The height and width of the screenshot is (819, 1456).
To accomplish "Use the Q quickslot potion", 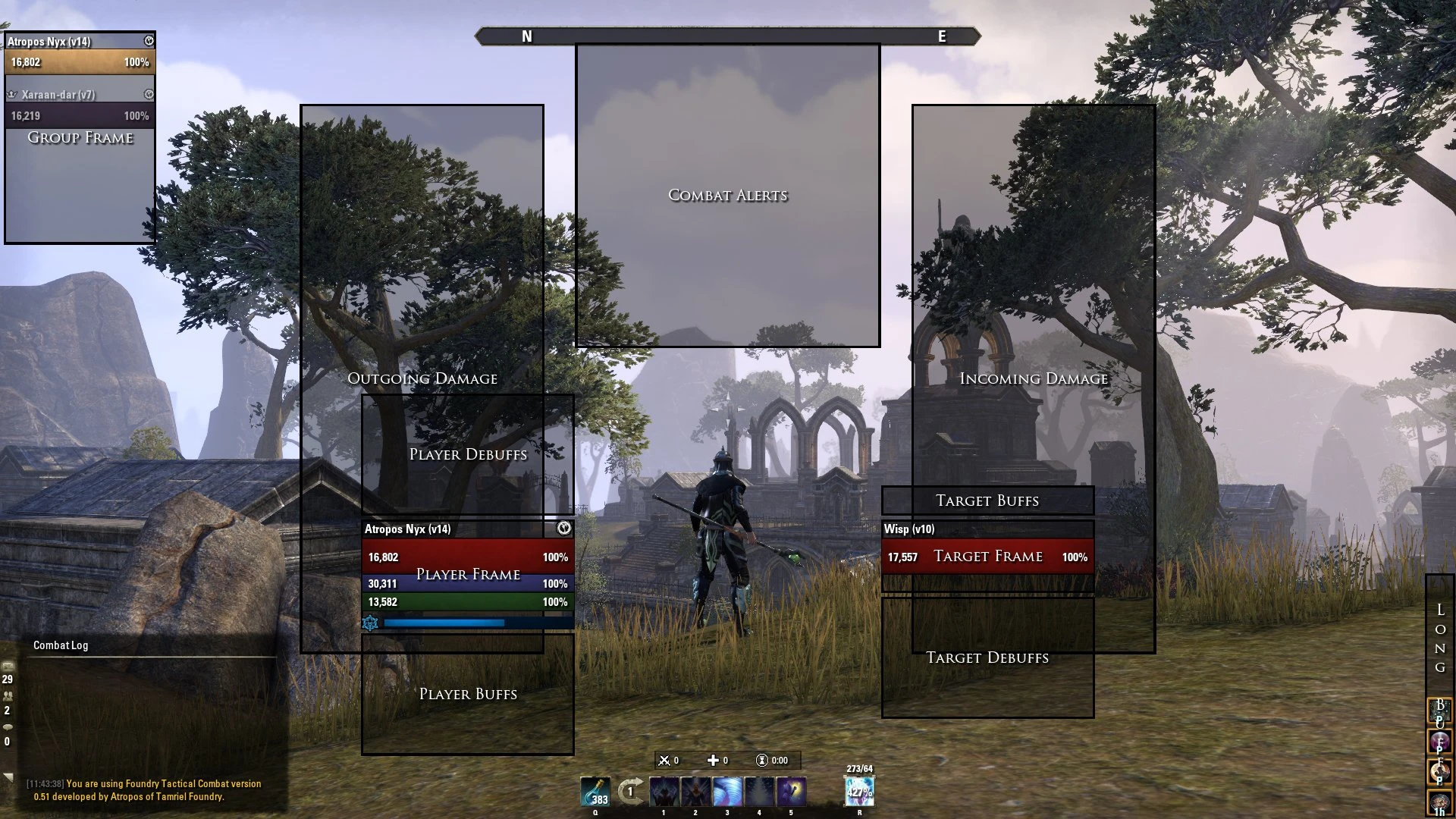I will pyautogui.click(x=596, y=792).
